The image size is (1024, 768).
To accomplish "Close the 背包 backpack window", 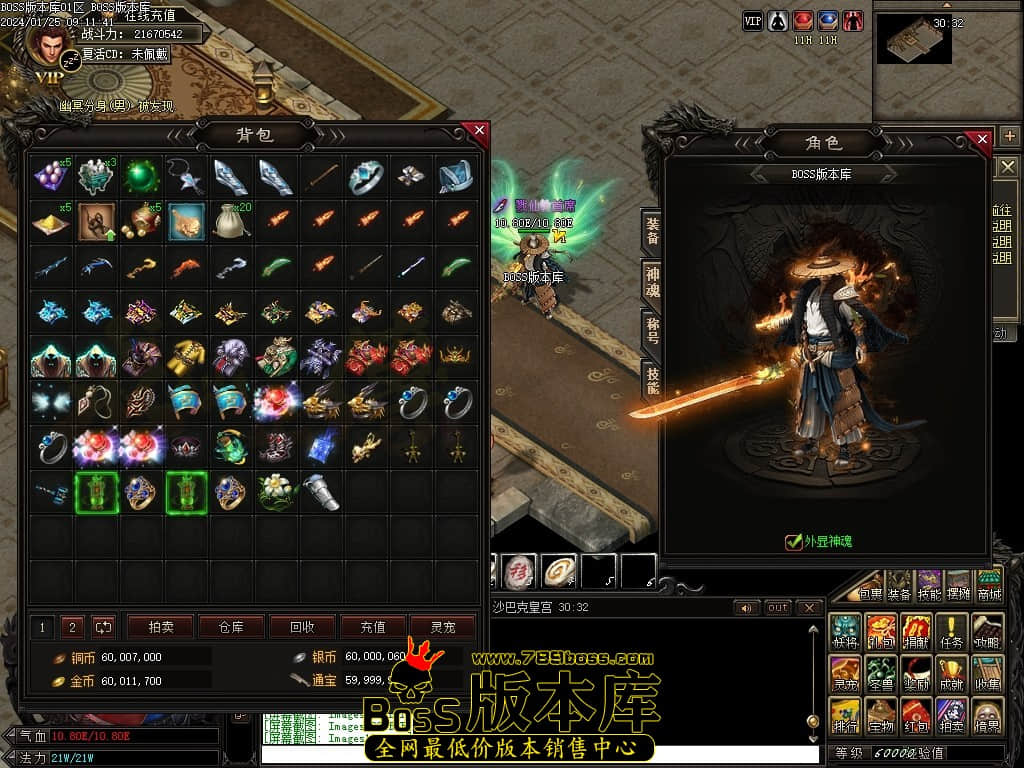I will (x=479, y=131).
